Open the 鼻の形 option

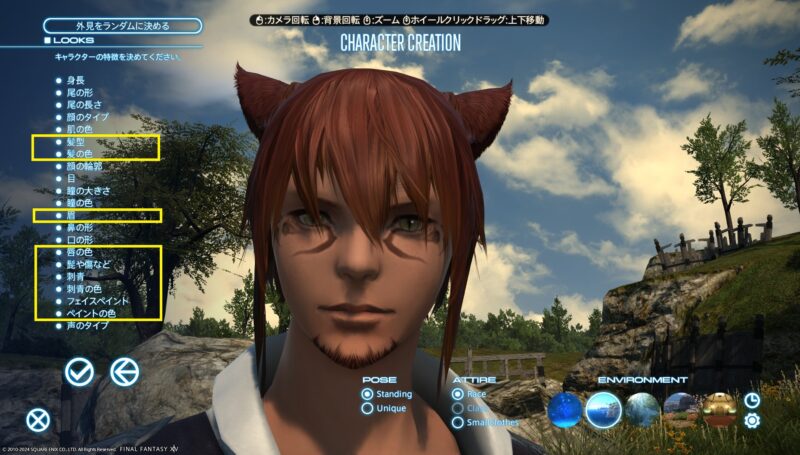[x=78, y=227]
